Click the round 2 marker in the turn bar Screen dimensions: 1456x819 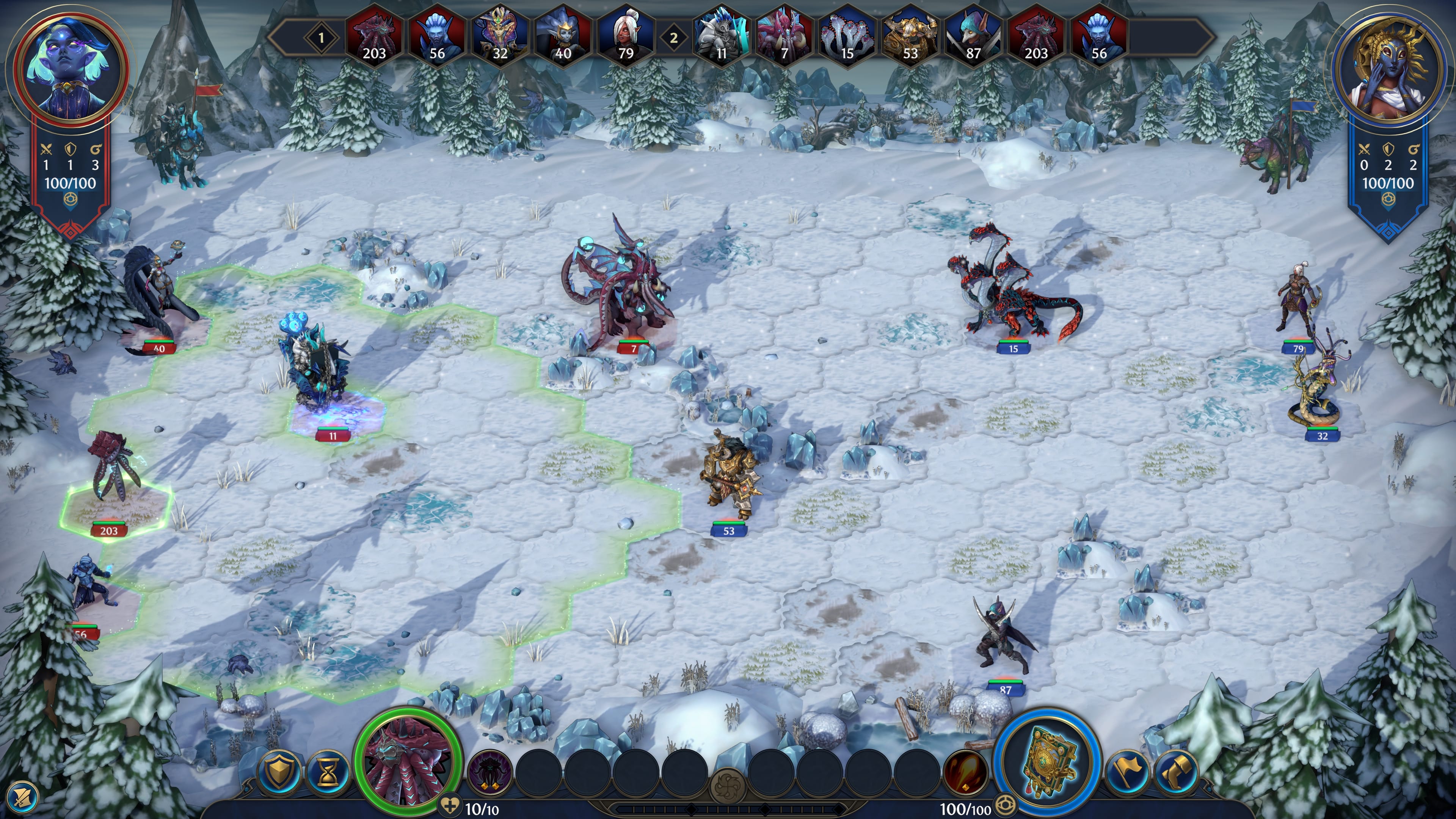[x=673, y=37]
